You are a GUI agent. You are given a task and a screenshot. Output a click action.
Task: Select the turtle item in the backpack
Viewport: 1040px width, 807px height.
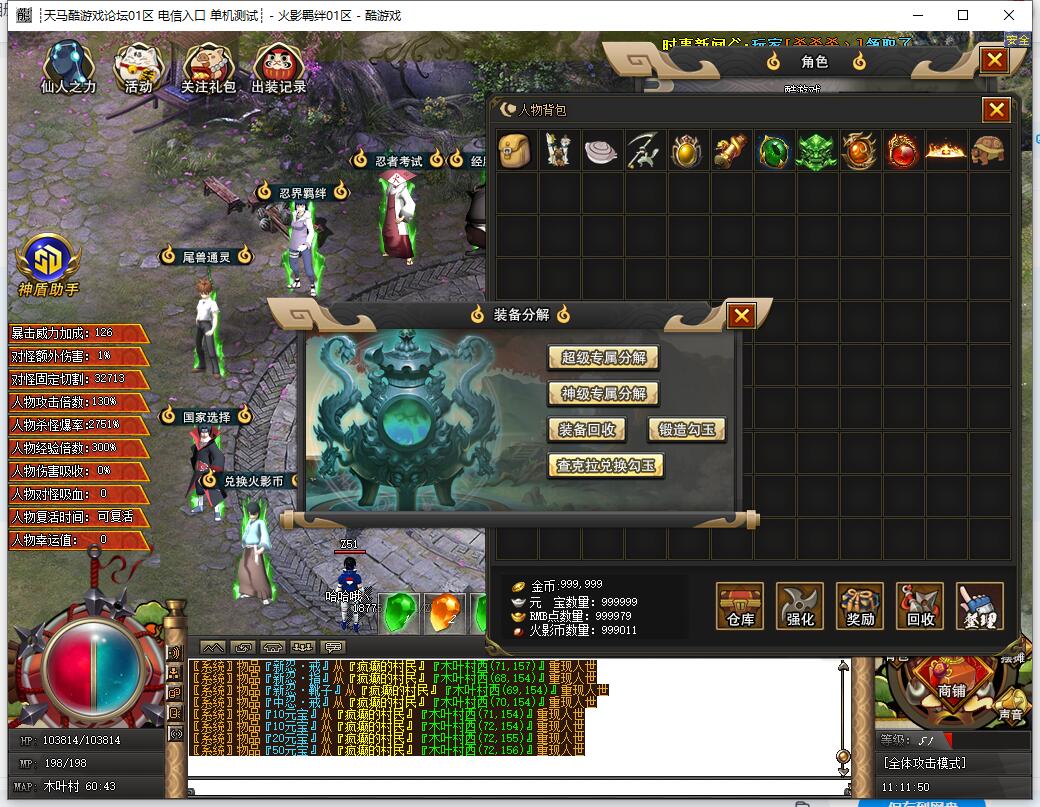(x=989, y=150)
